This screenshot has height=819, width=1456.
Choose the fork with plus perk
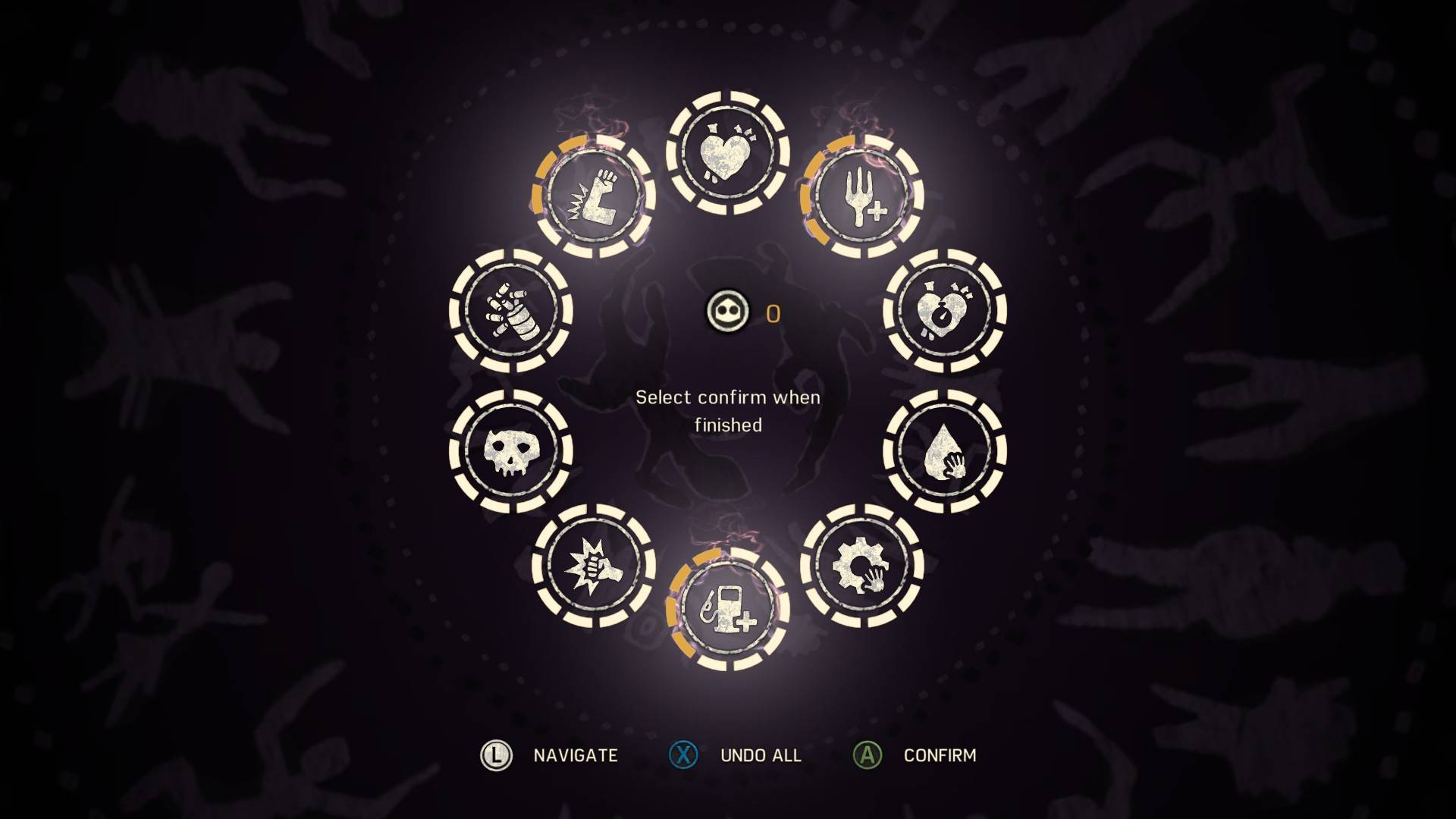tap(862, 195)
